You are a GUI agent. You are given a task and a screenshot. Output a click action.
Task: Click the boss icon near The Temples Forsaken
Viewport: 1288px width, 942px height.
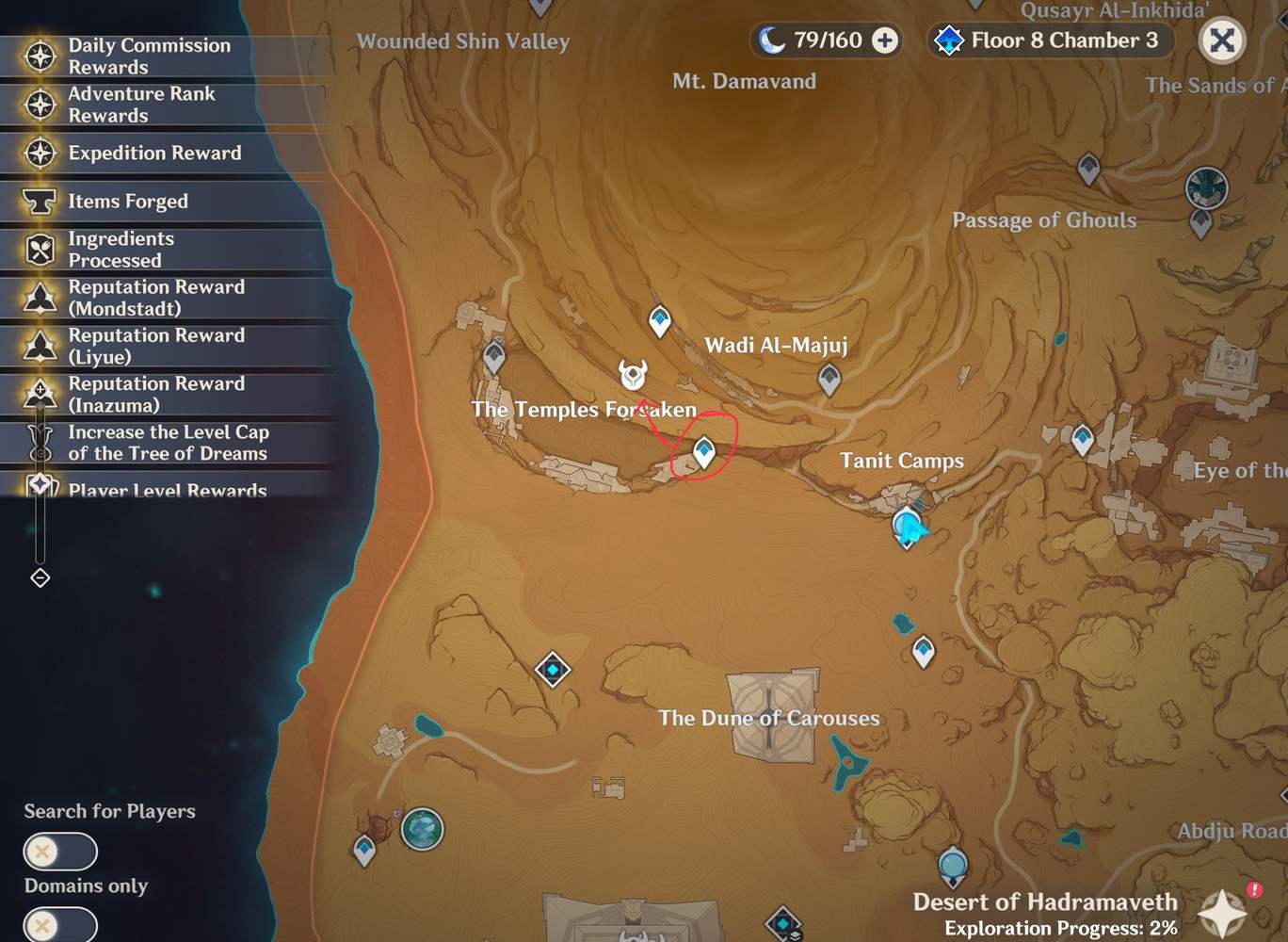point(632,375)
